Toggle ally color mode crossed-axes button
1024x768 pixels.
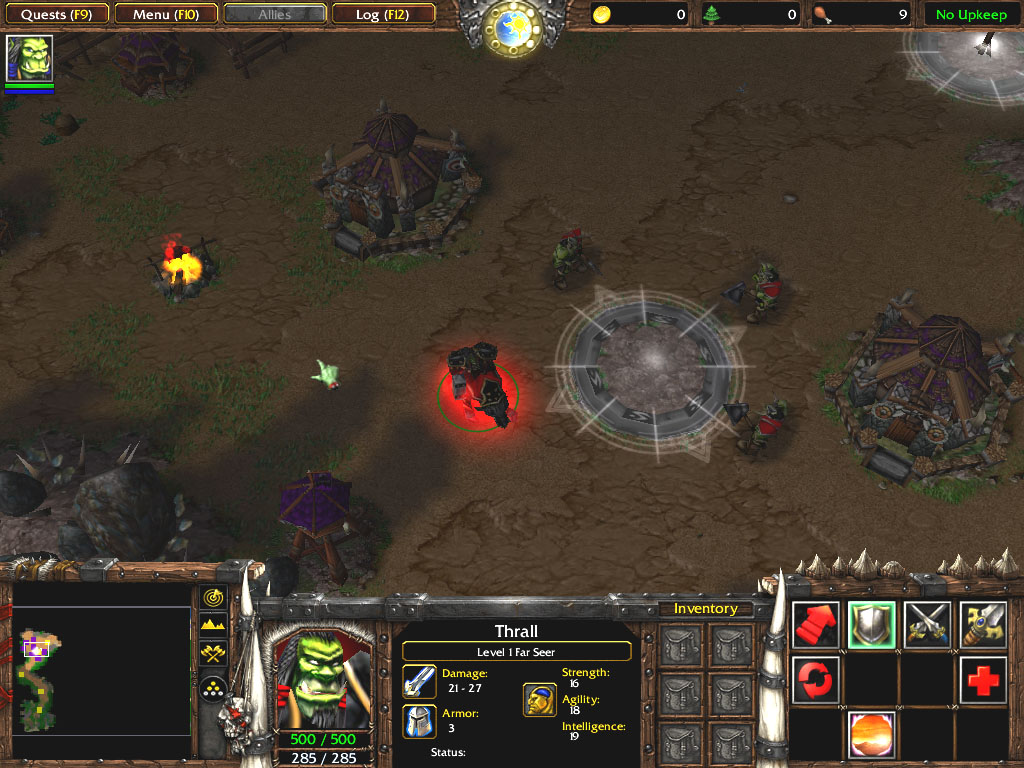point(213,654)
